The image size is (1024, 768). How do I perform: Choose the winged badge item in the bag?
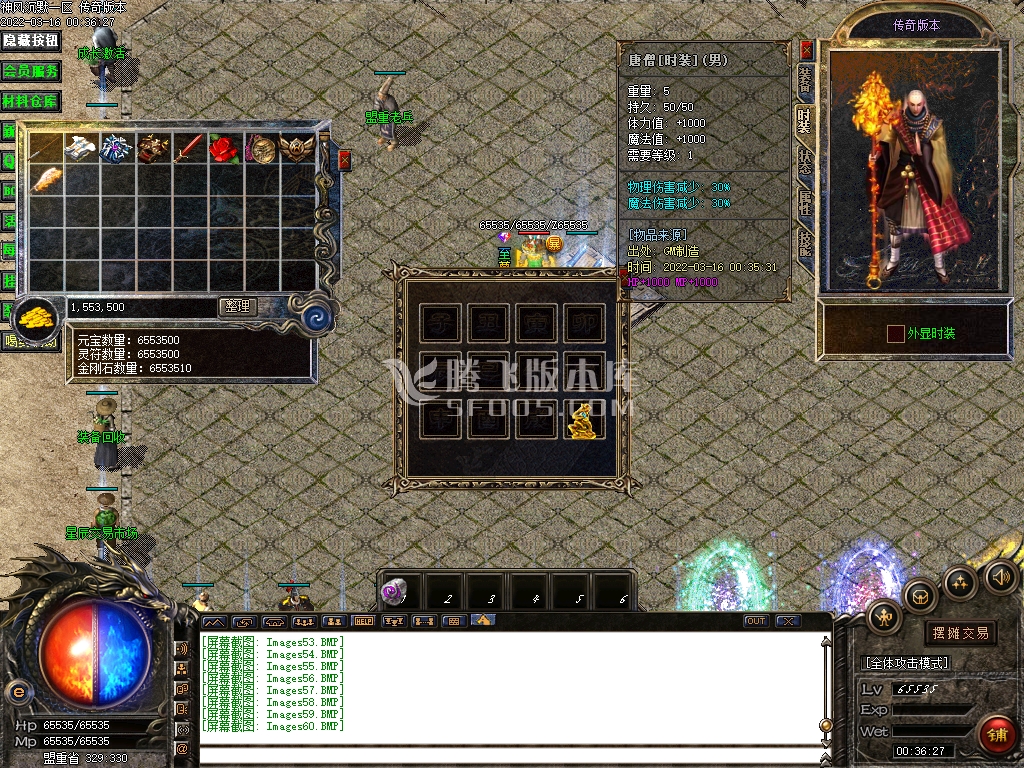(x=296, y=149)
